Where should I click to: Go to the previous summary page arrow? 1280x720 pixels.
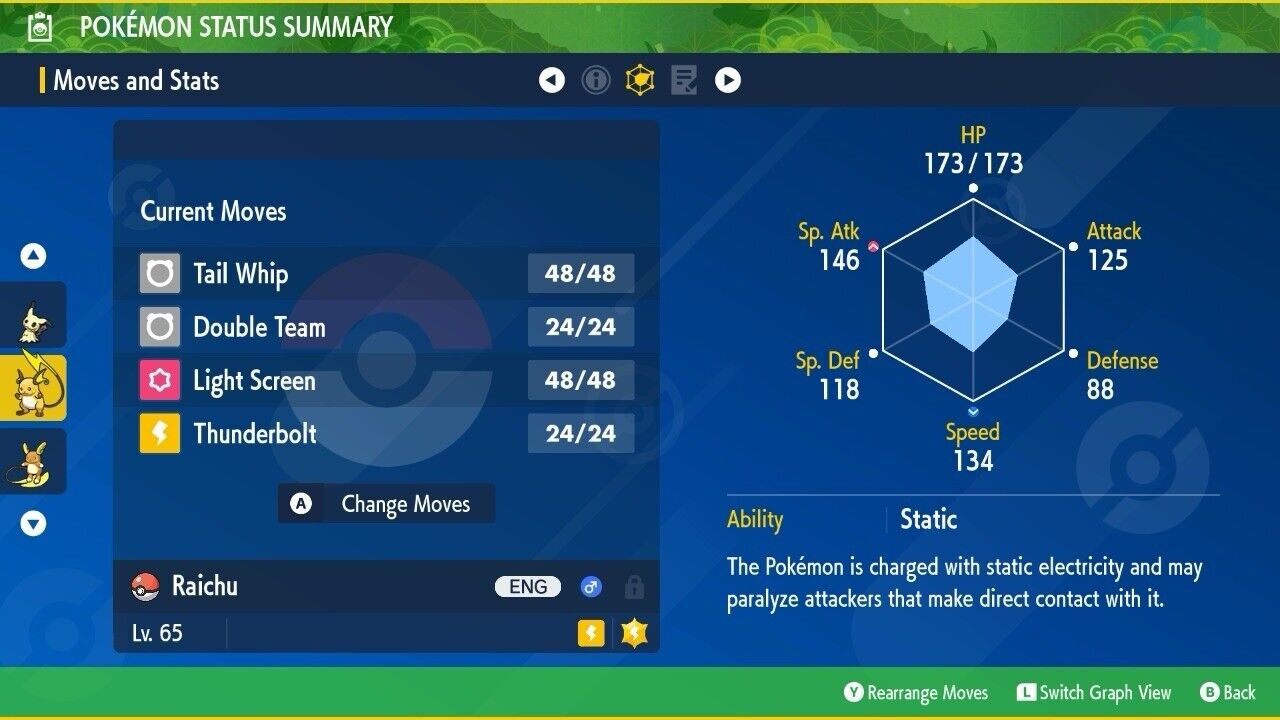(552, 80)
